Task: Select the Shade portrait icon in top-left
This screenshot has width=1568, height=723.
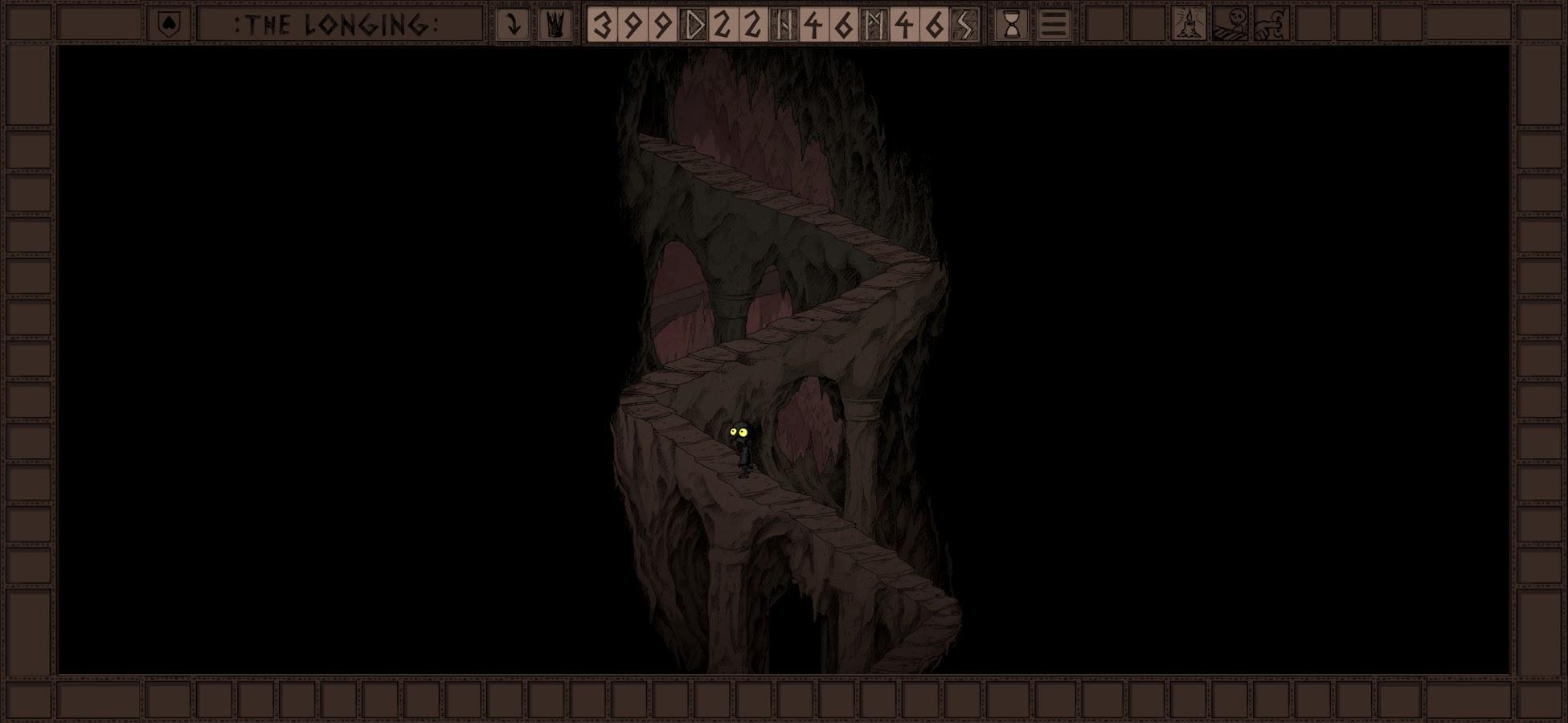Action: coord(168,22)
